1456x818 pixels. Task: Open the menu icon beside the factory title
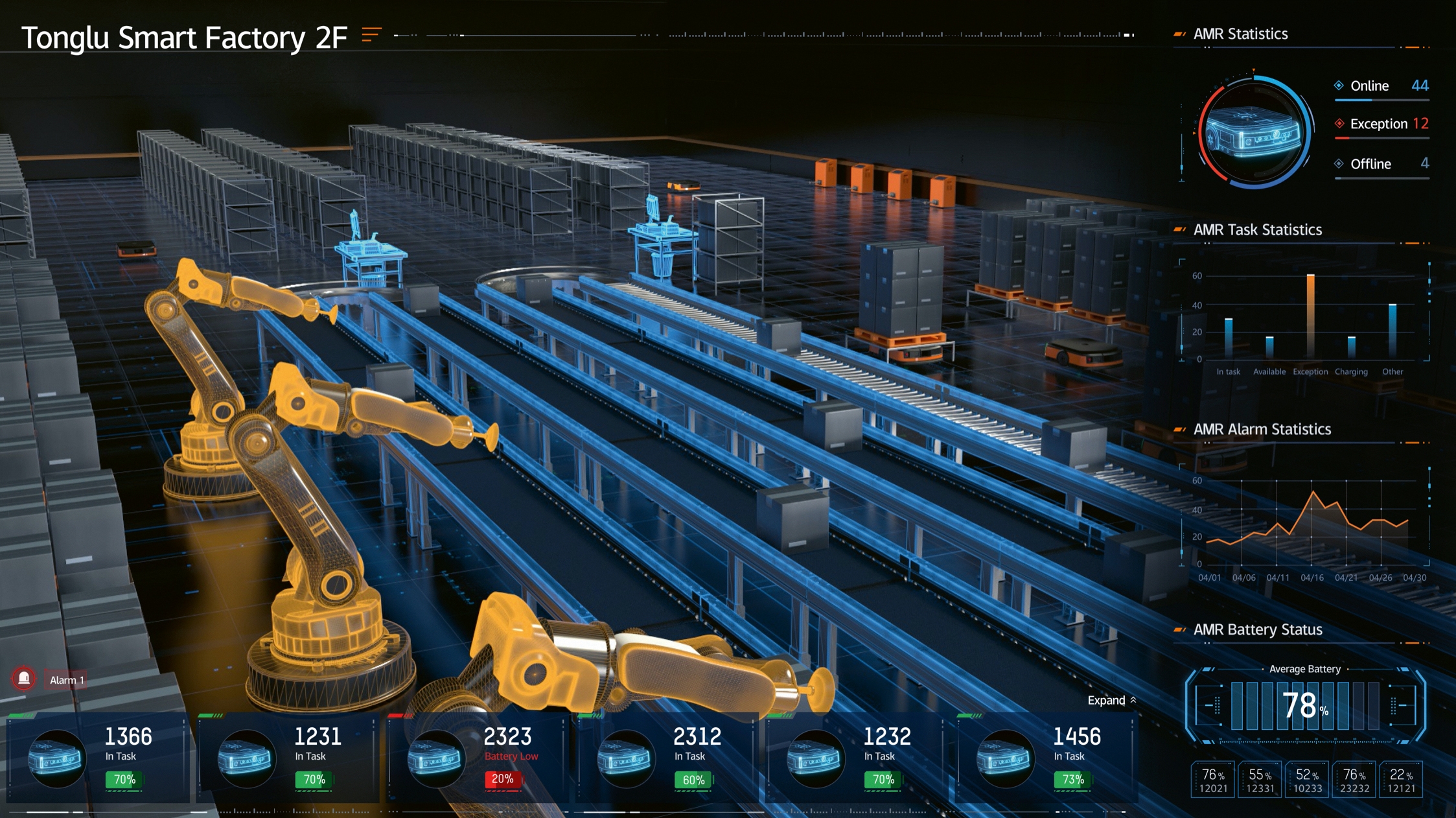tap(371, 34)
